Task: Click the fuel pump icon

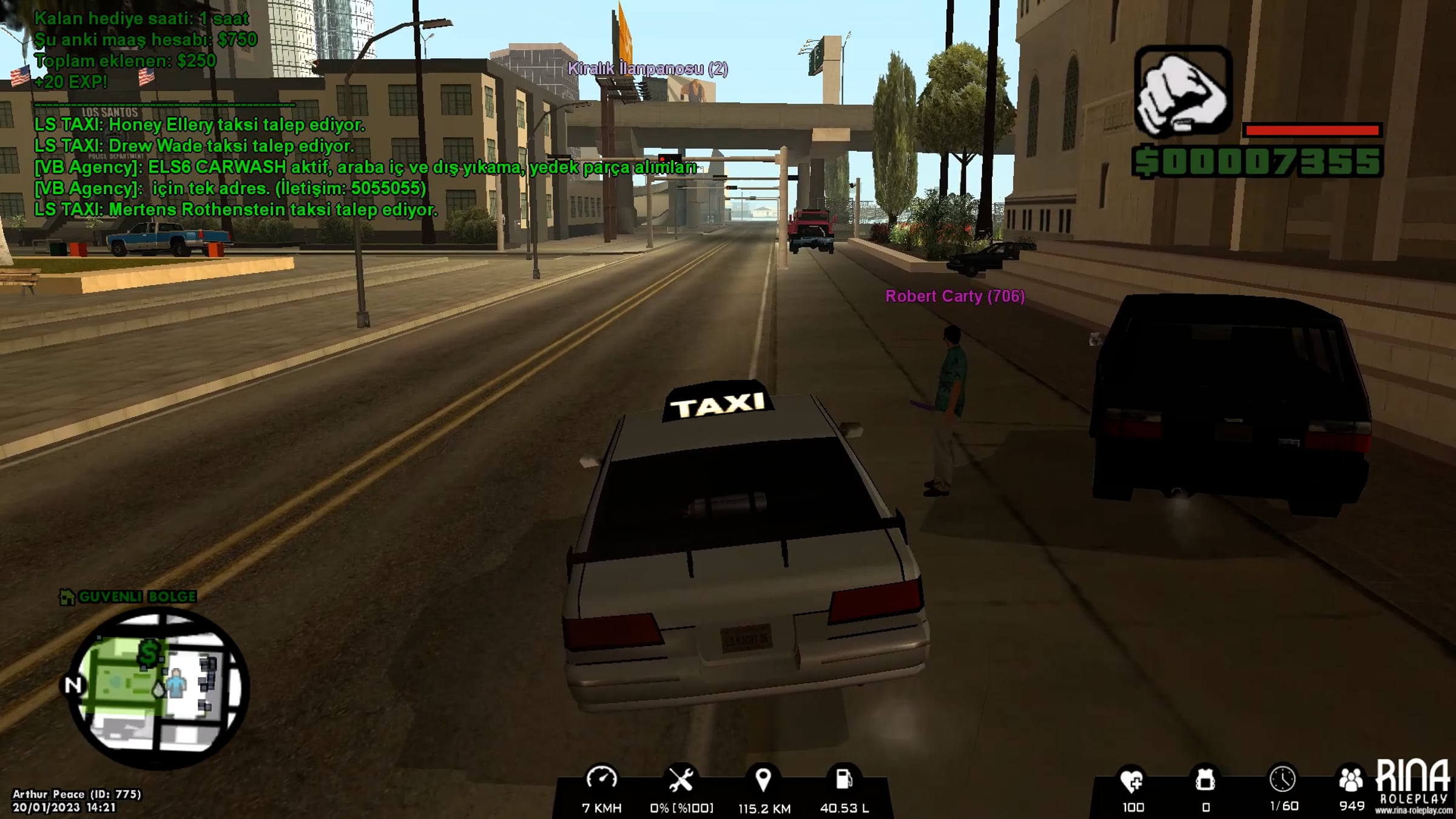Action: coord(844,780)
